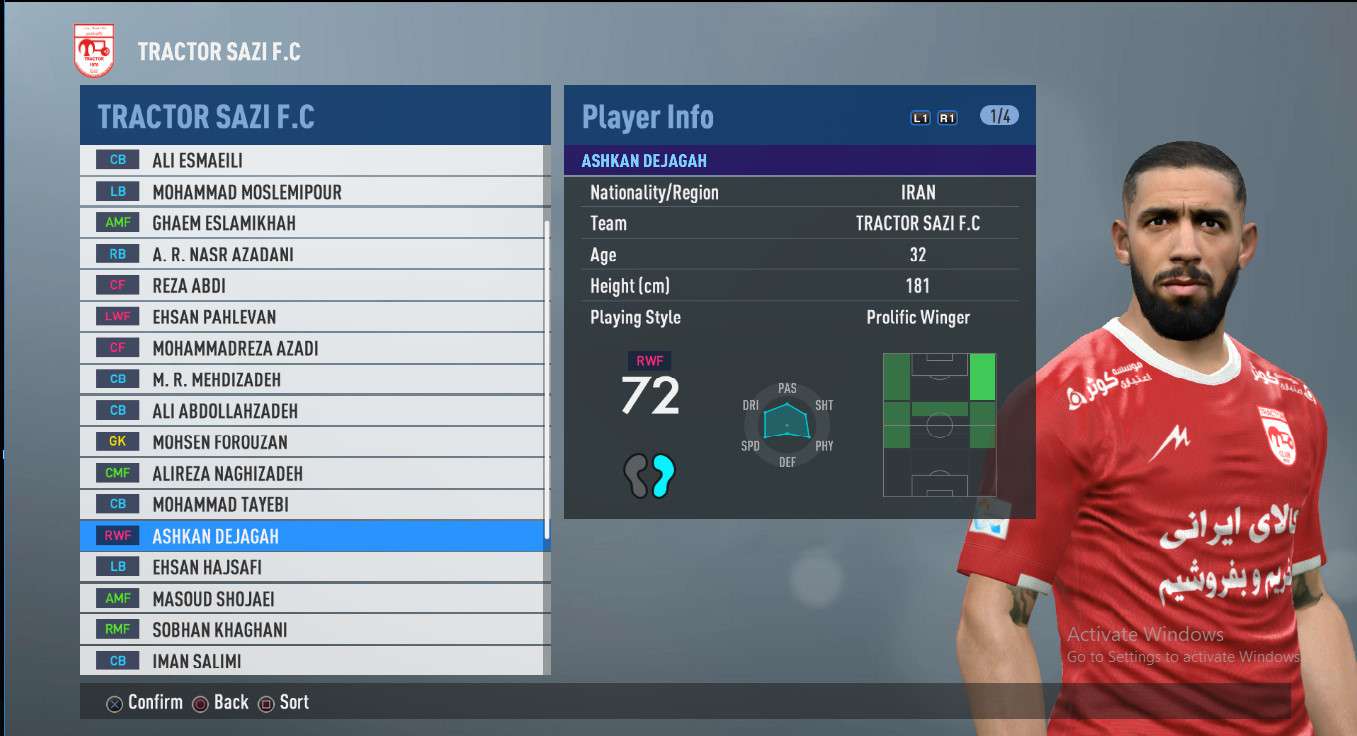
Task: Select Ehsan Hajsafi in the list
Action: 312,567
